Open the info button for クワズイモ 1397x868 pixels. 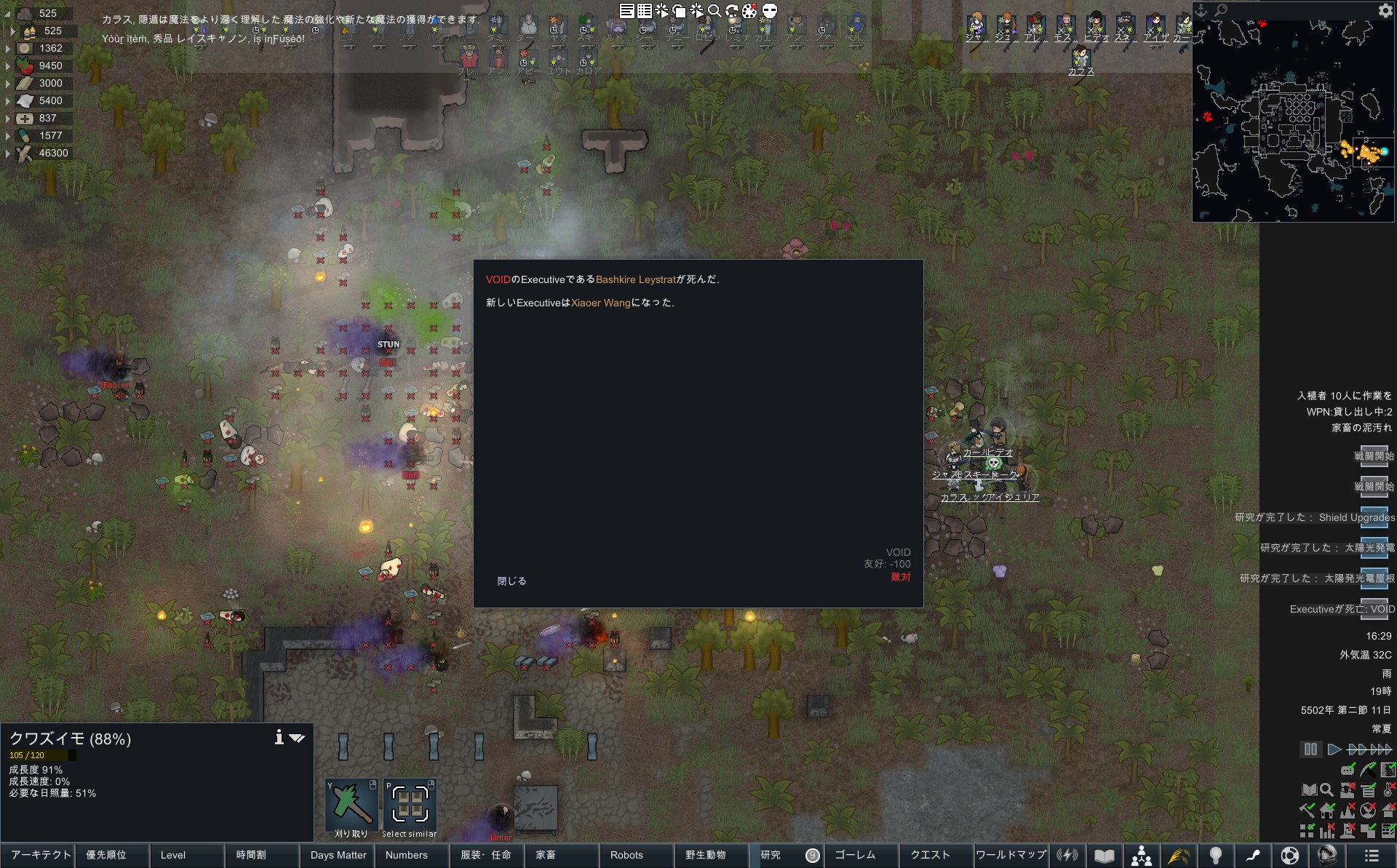pos(279,738)
